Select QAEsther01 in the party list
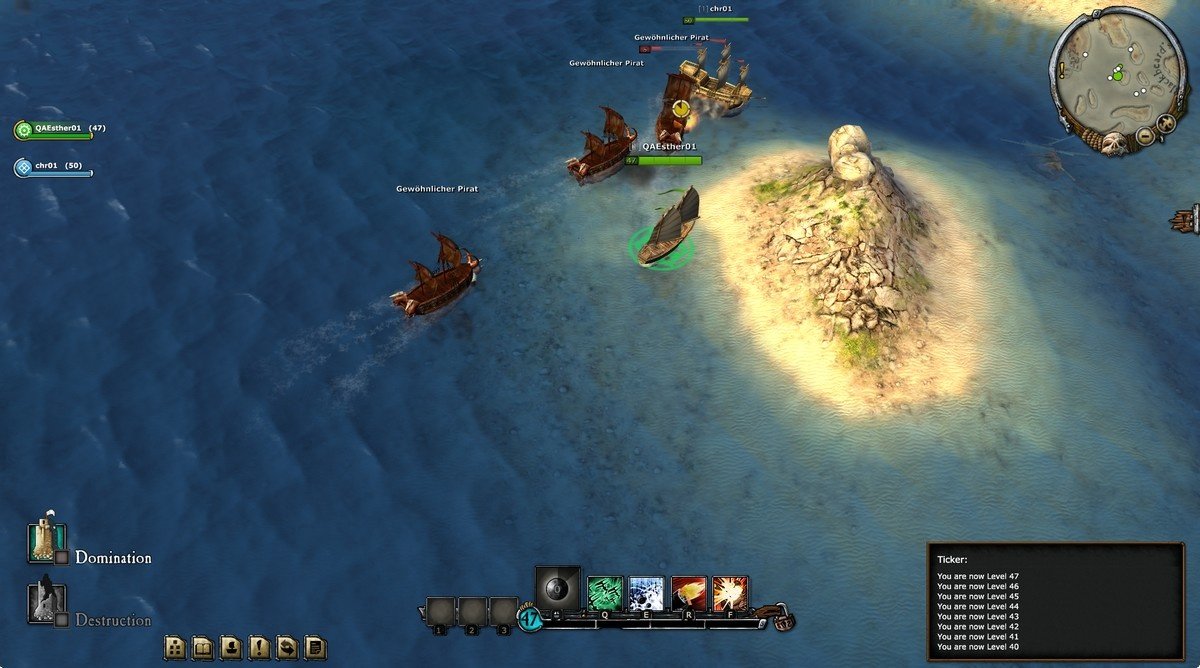 click(x=56, y=129)
